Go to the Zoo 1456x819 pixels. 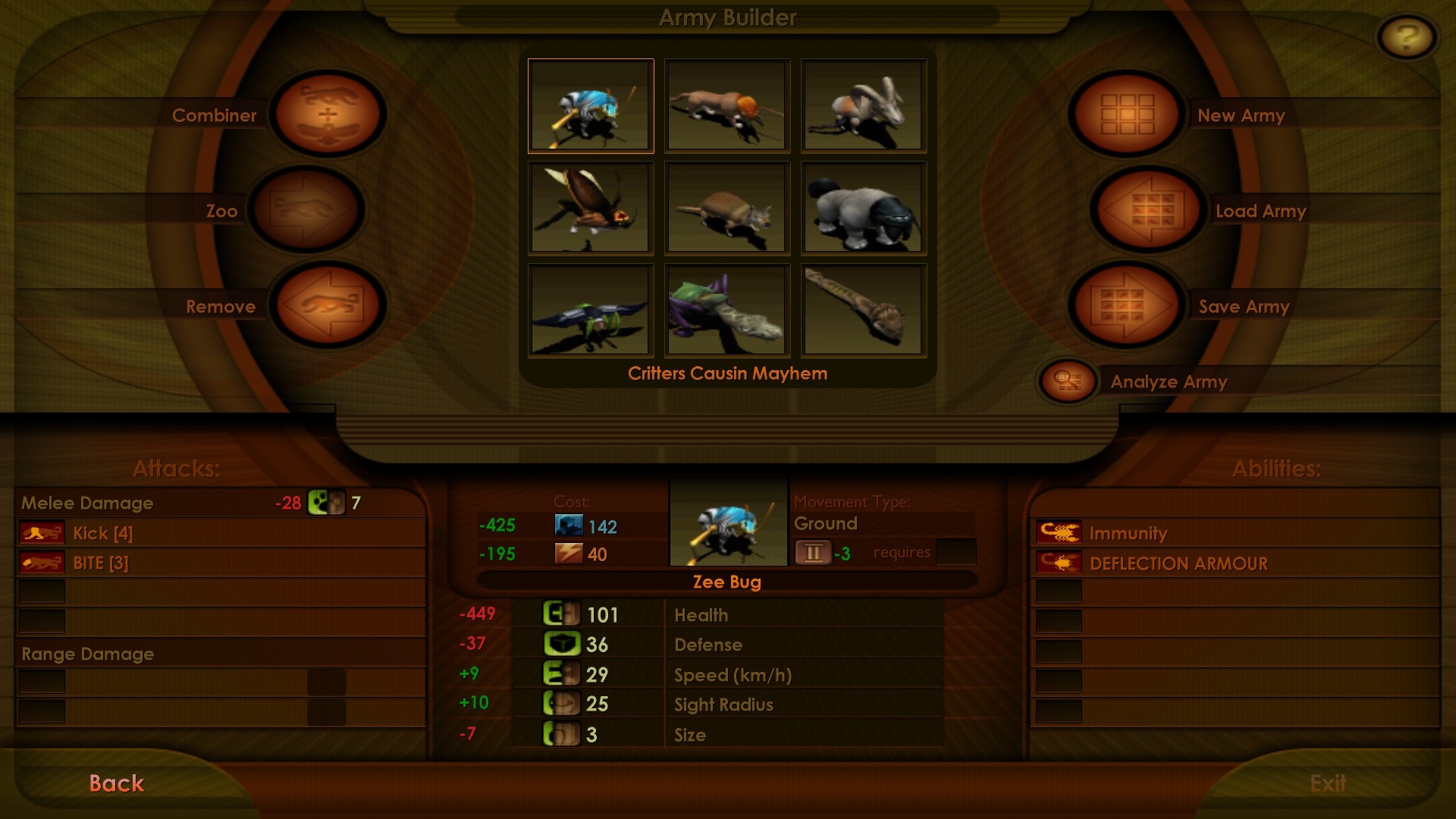click(306, 210)
